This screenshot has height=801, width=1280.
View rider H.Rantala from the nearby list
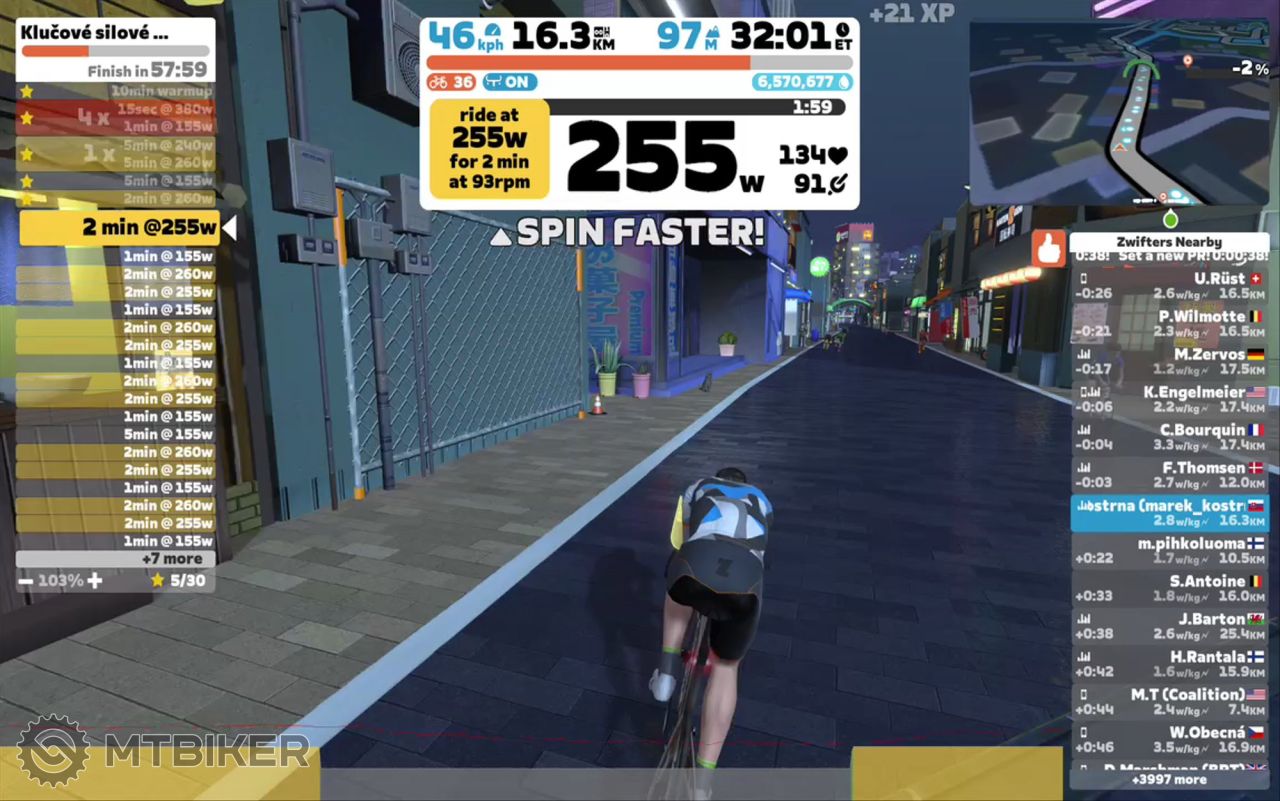(1169, 664)
